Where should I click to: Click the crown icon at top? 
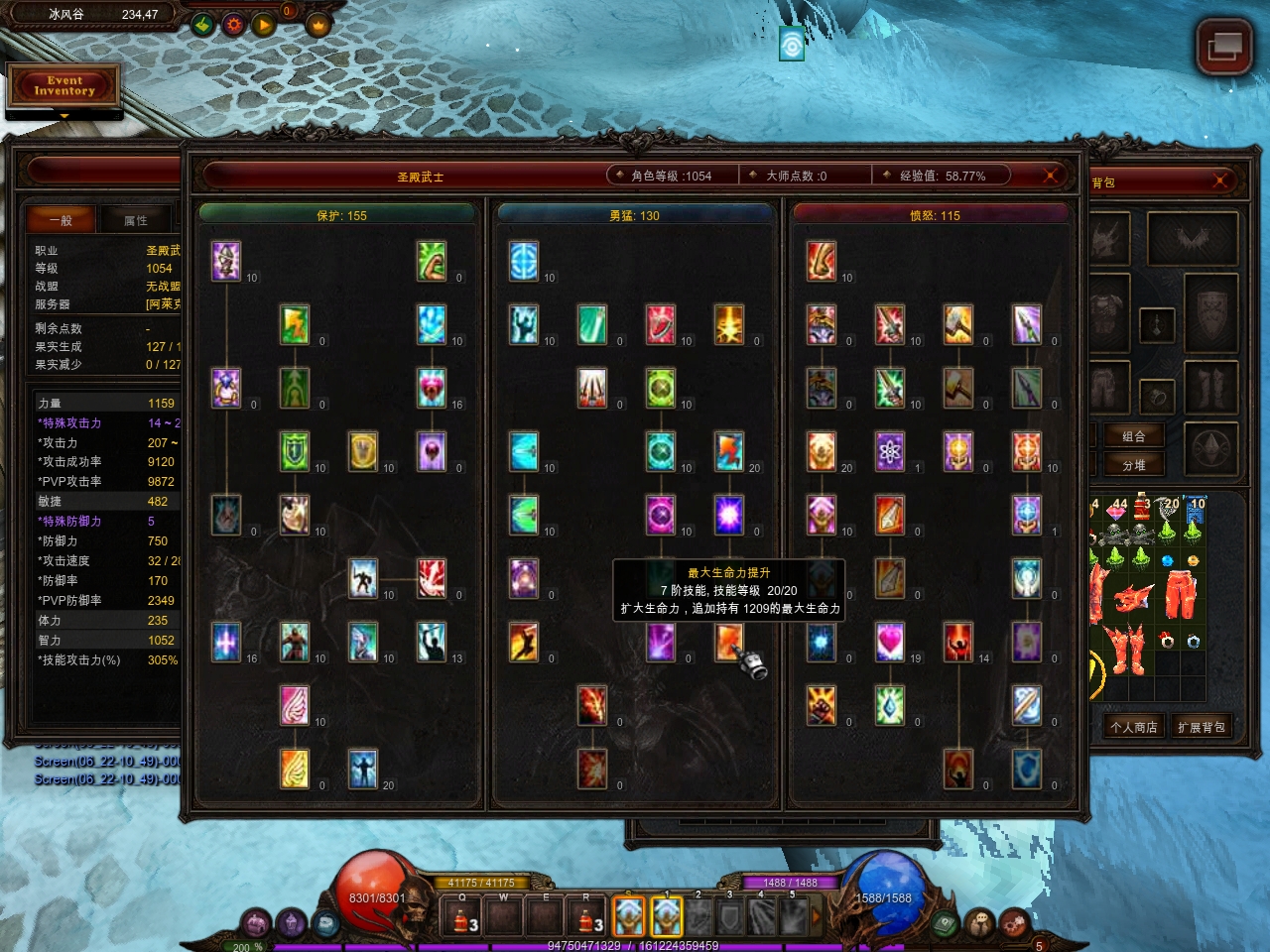318,24
